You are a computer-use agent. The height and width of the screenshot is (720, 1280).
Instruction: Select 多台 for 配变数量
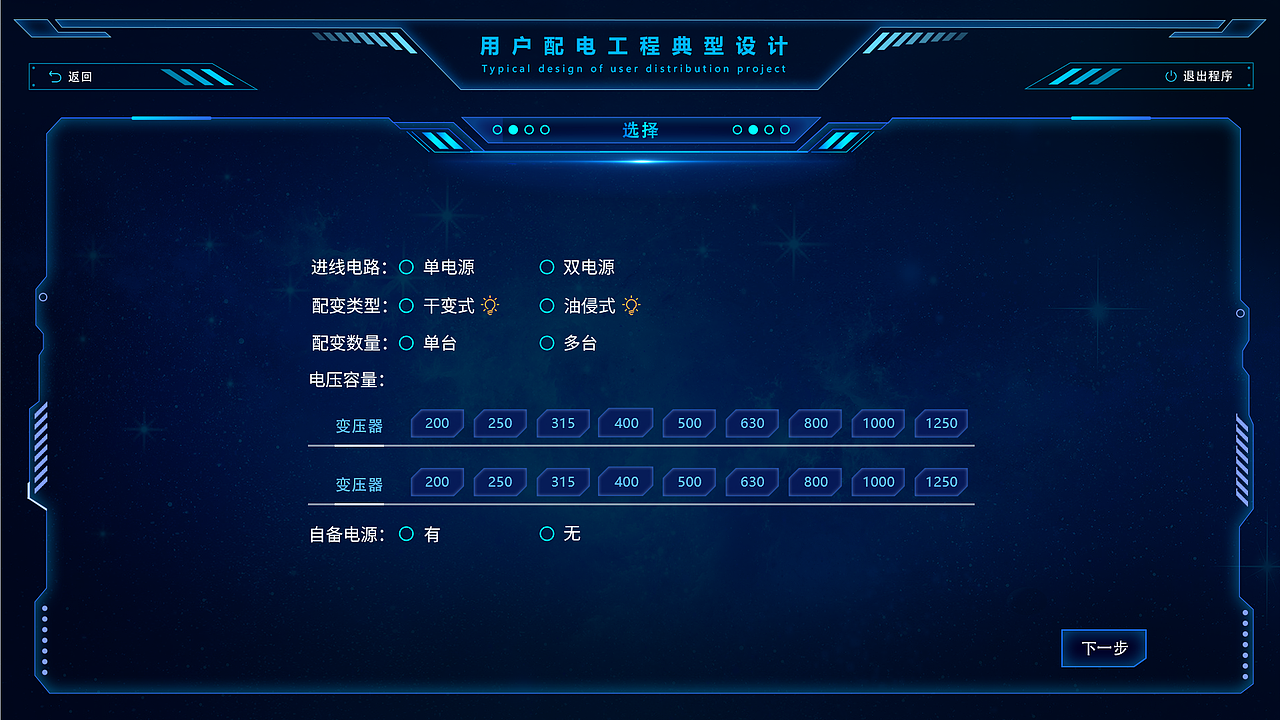(547, 343)
